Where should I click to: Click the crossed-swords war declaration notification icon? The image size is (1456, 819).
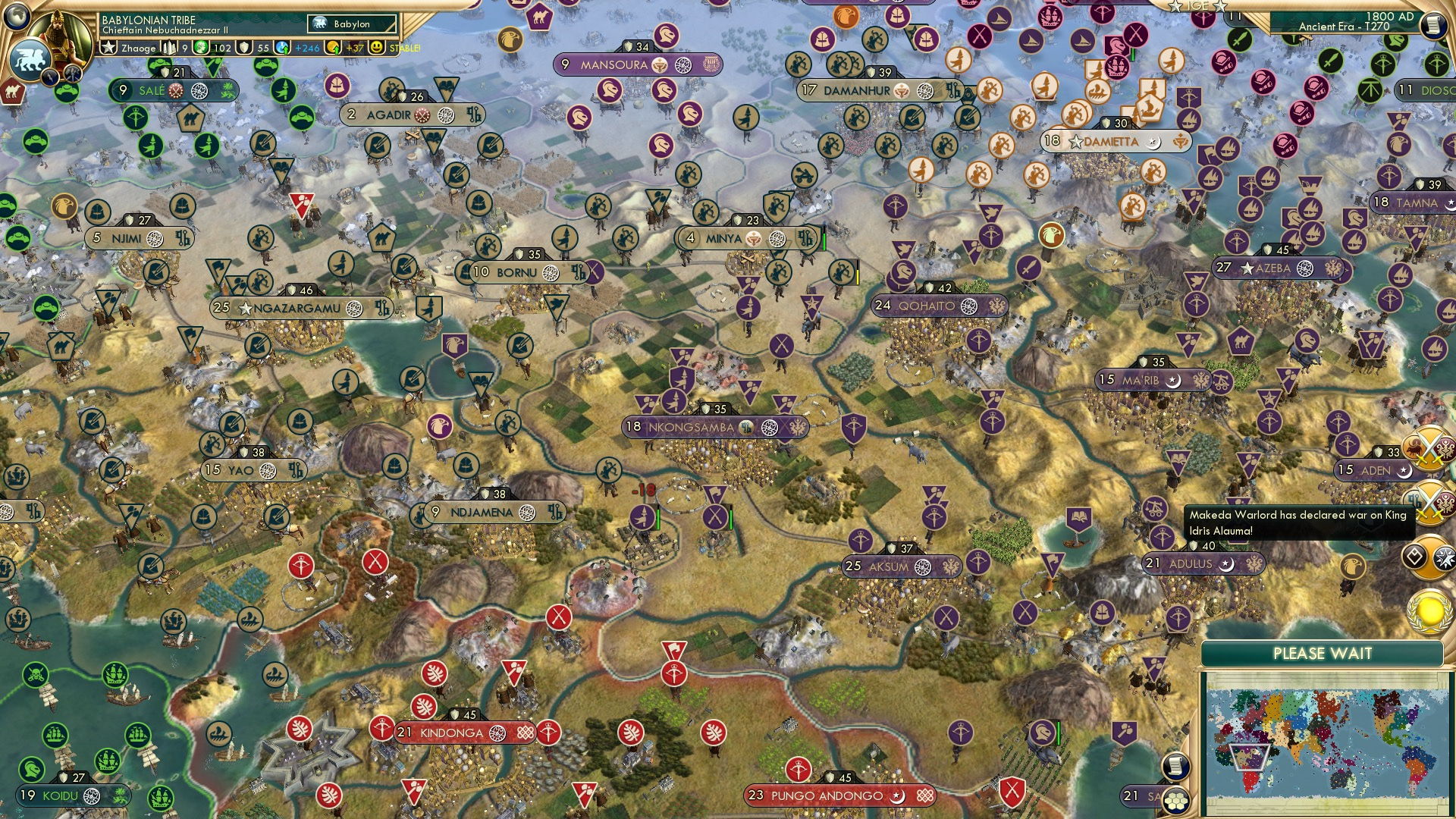tap(1430, 500)
